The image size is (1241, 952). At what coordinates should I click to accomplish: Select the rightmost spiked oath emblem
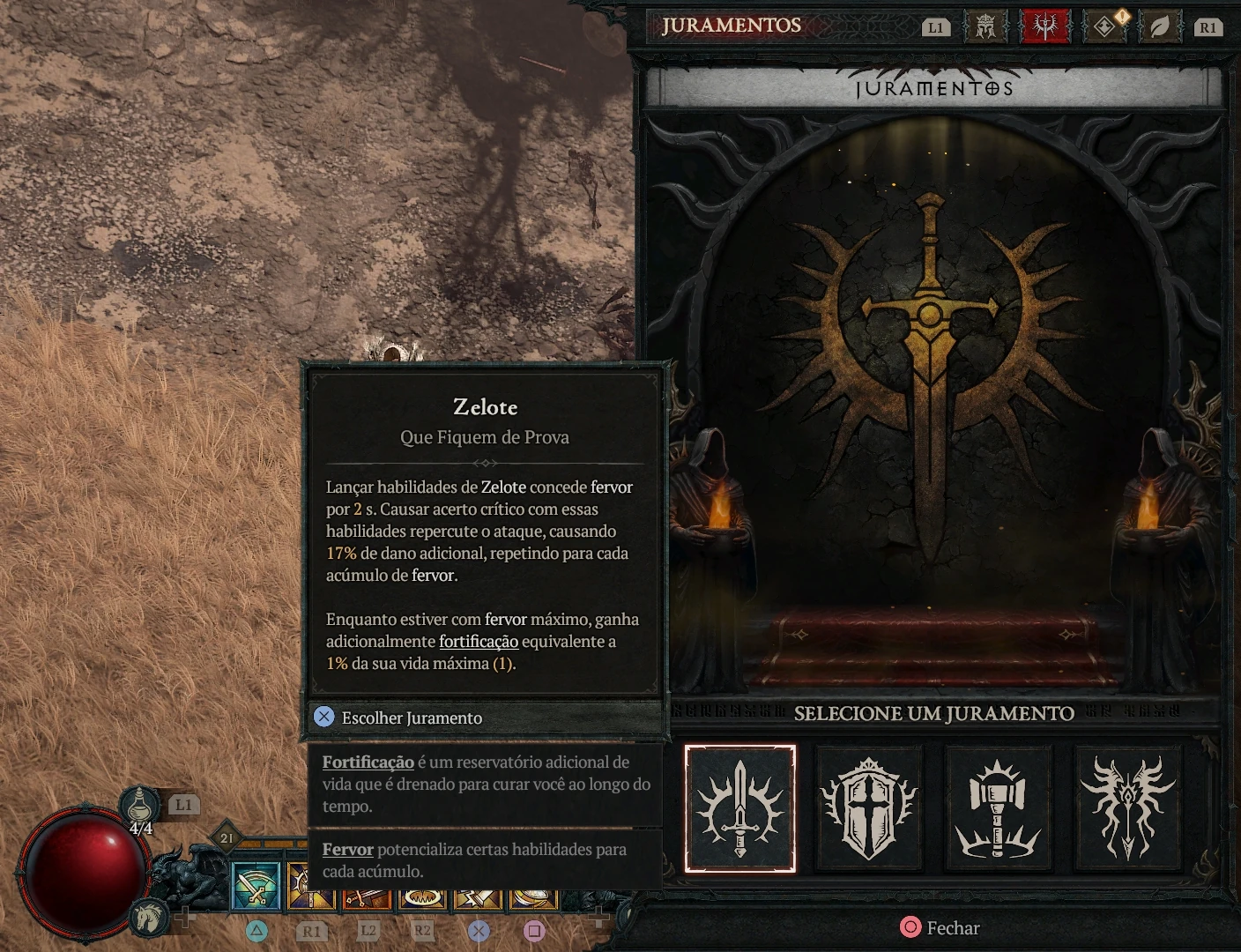1126,809
